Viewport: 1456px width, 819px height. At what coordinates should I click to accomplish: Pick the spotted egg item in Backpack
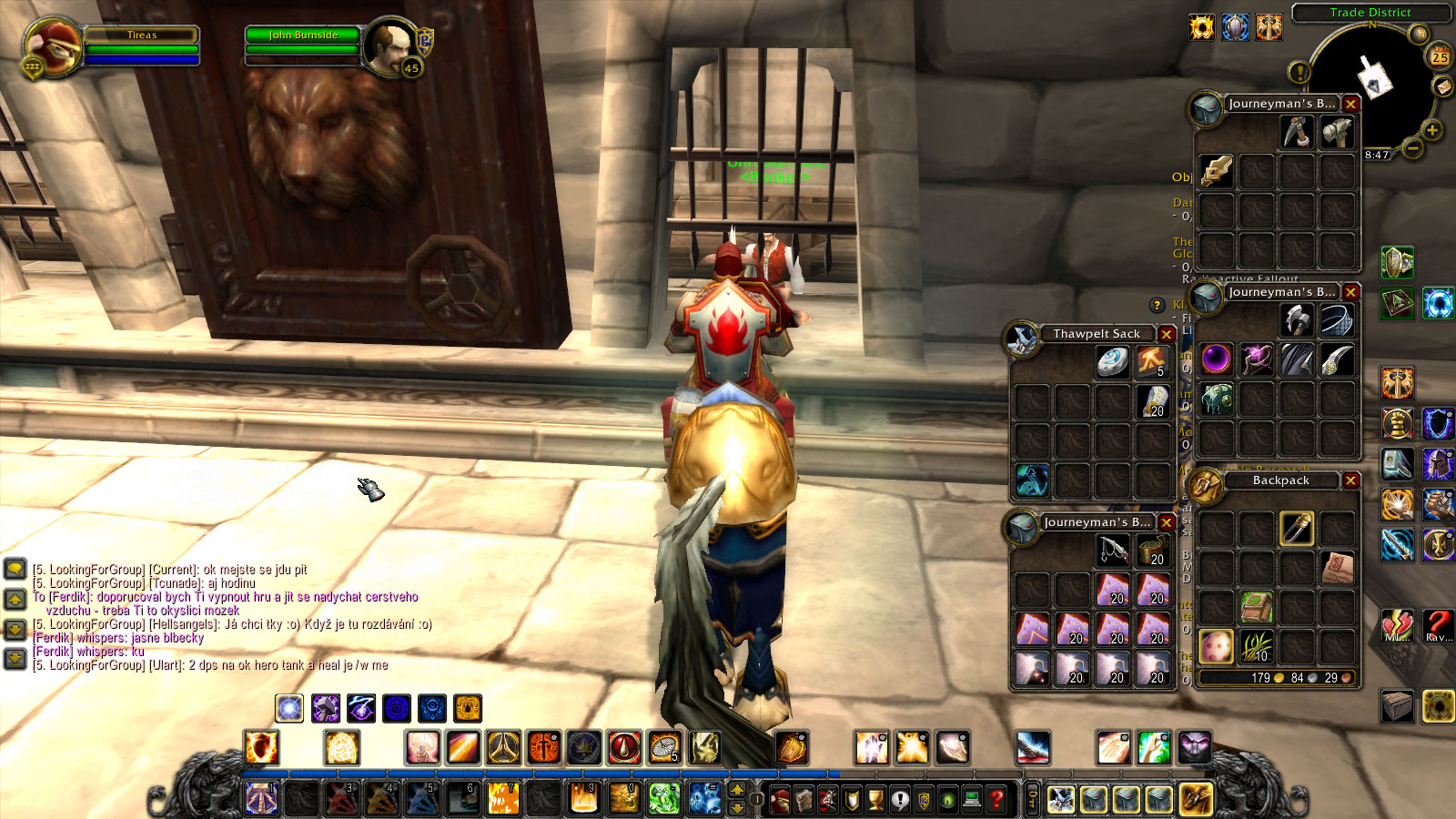(x=1216, y=647)
